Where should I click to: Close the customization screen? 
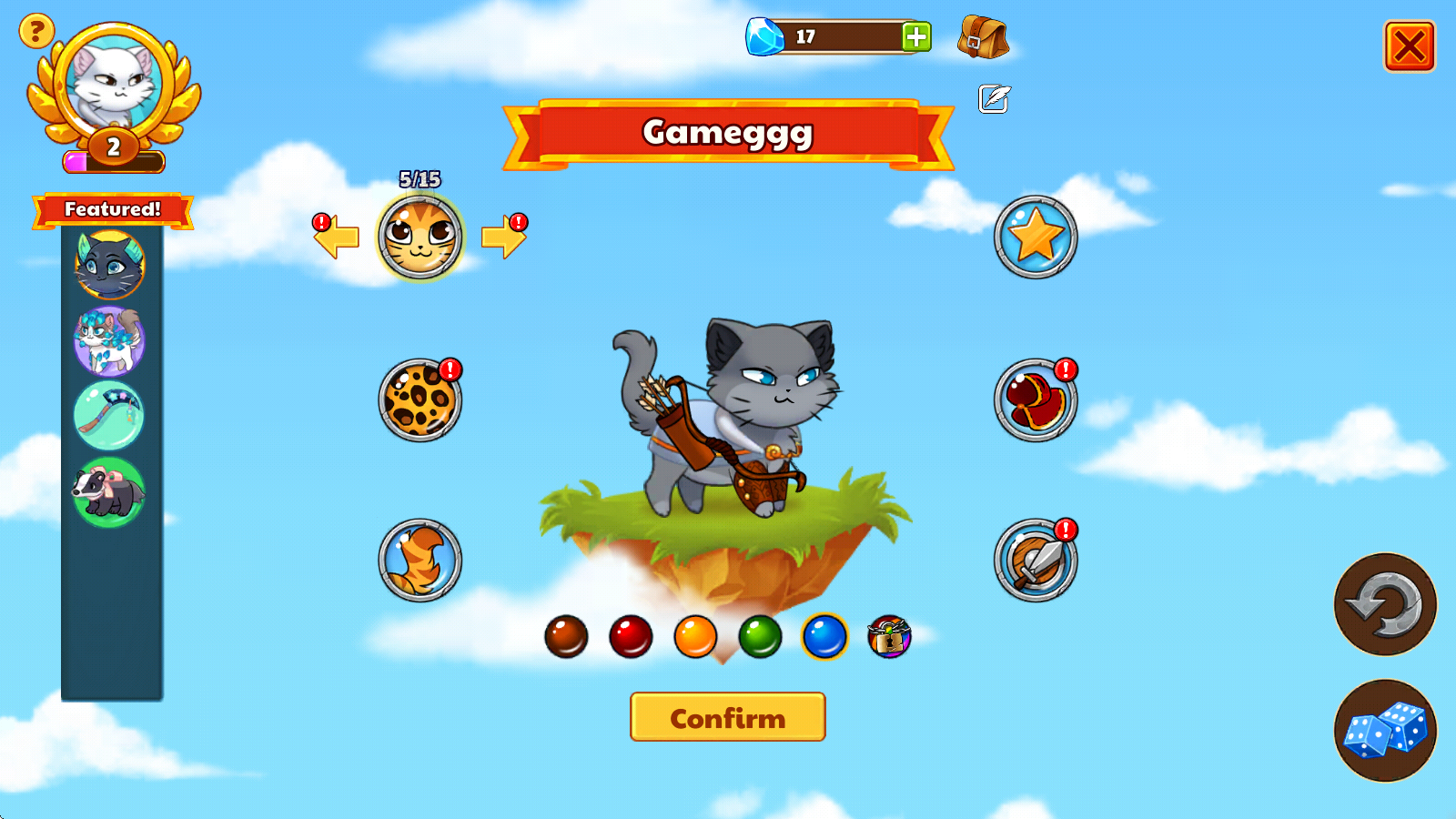coord(1409,46)
